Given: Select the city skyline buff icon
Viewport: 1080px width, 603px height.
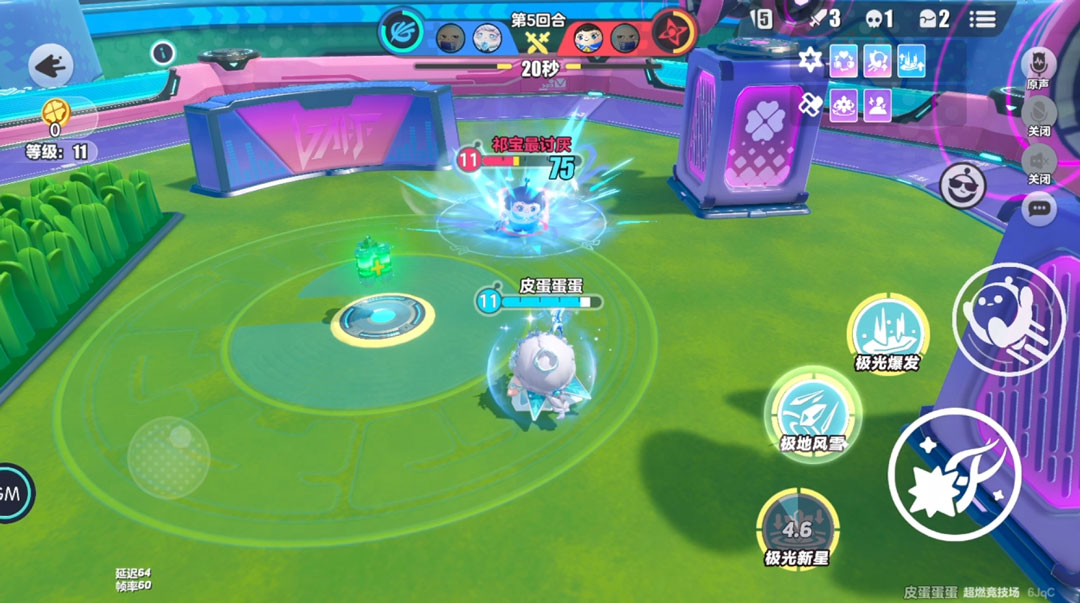Looking at the screenshot, I should [911, 61].
